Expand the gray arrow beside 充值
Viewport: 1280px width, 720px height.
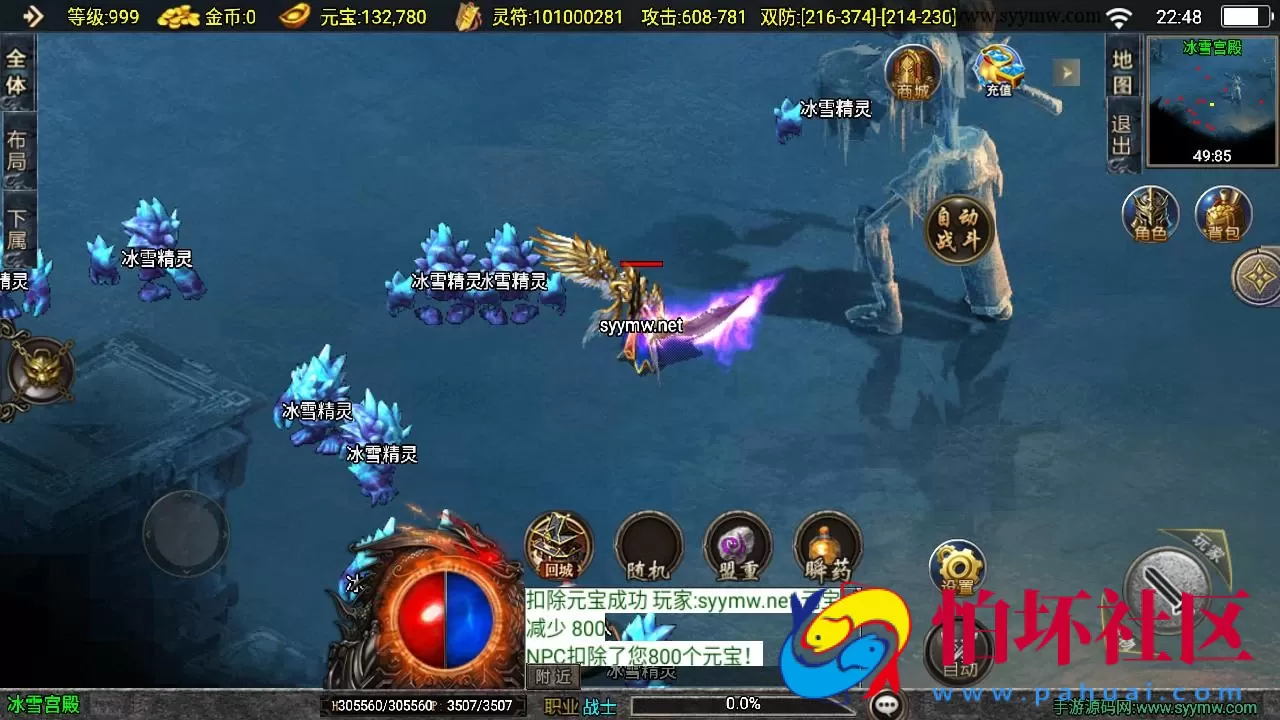tap(1065, 72)
